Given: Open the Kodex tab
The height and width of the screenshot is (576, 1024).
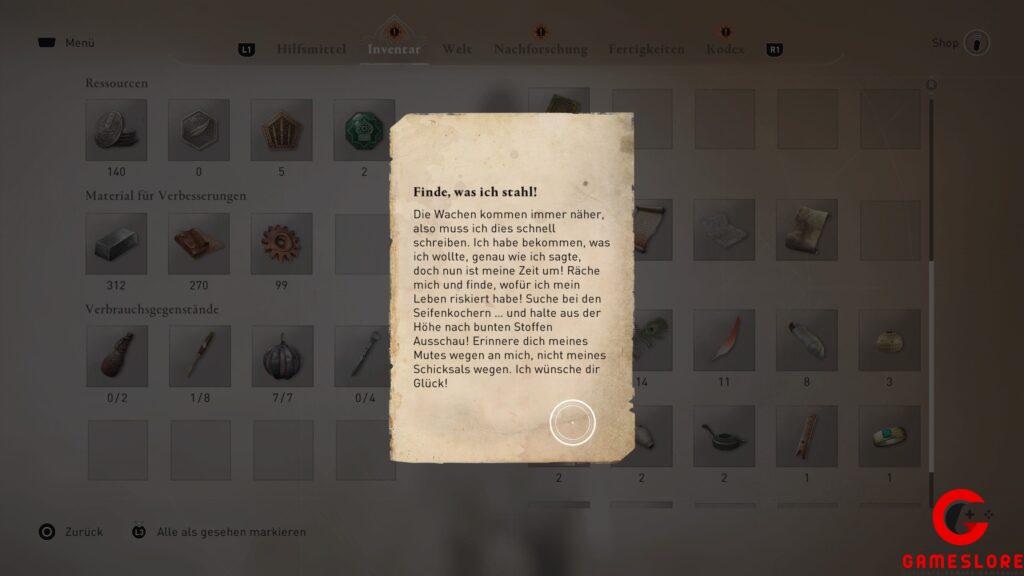Looking at the screenshot, I should tap(725, 49).
